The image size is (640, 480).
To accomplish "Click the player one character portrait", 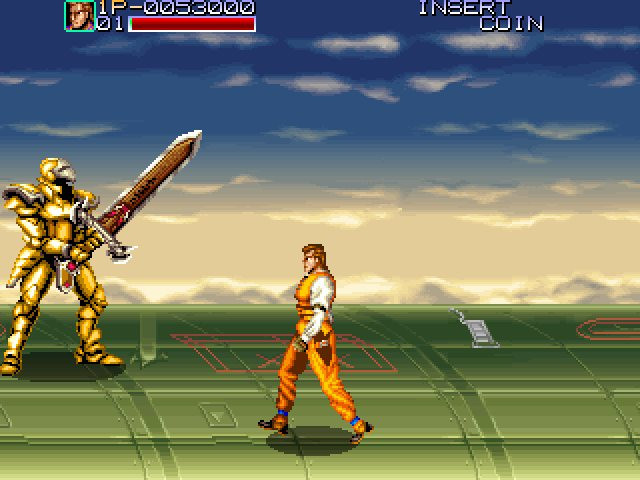I will click(x=79, y=16).
